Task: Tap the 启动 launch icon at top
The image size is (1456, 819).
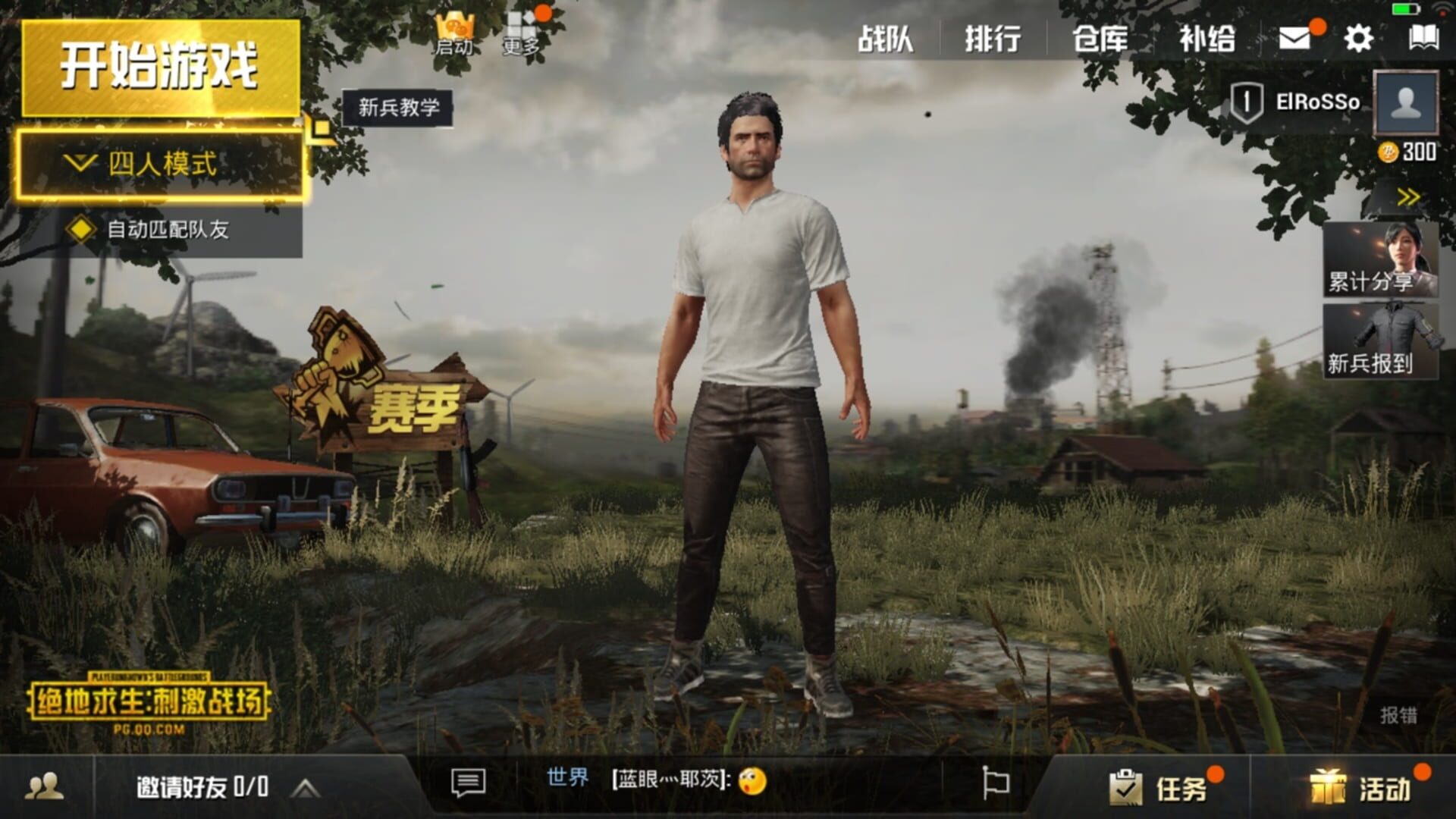Action: coord(452,30)
